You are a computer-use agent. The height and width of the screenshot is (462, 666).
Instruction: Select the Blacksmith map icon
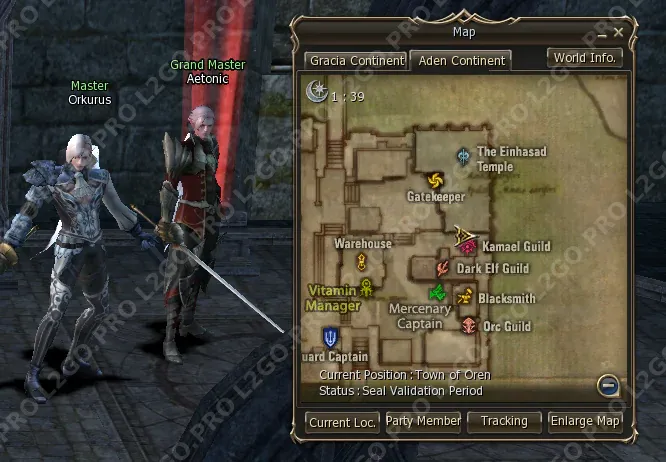point(465,296)
